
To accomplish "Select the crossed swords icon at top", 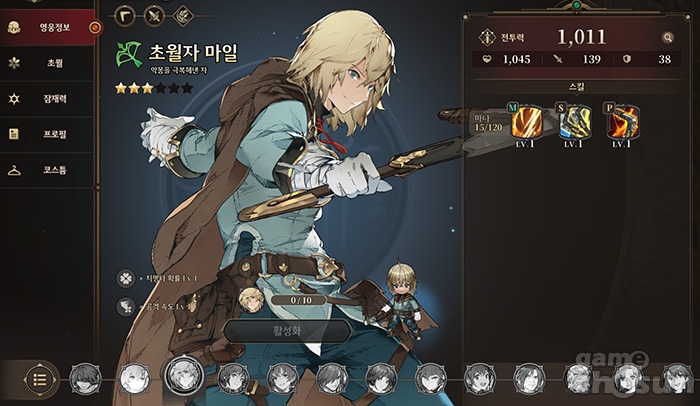I will pyautogui.click(x=154, y=15).
